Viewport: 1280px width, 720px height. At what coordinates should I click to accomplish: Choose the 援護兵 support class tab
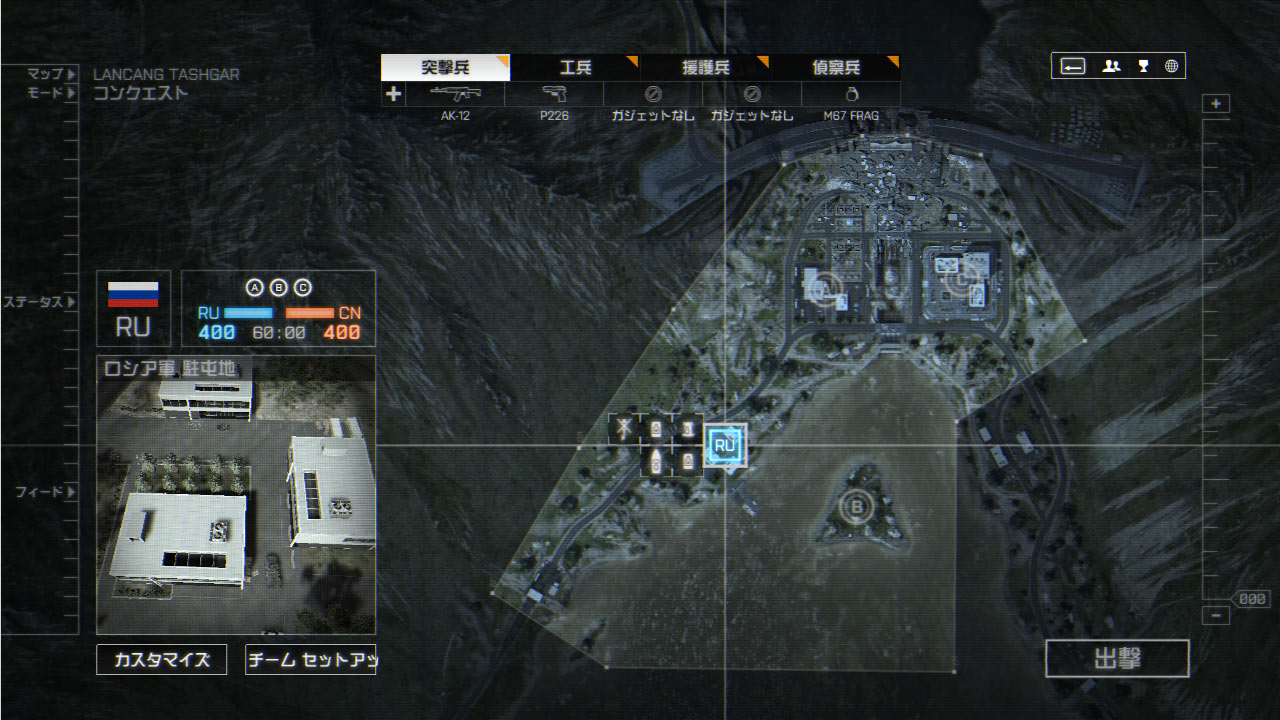coord(705,68)
